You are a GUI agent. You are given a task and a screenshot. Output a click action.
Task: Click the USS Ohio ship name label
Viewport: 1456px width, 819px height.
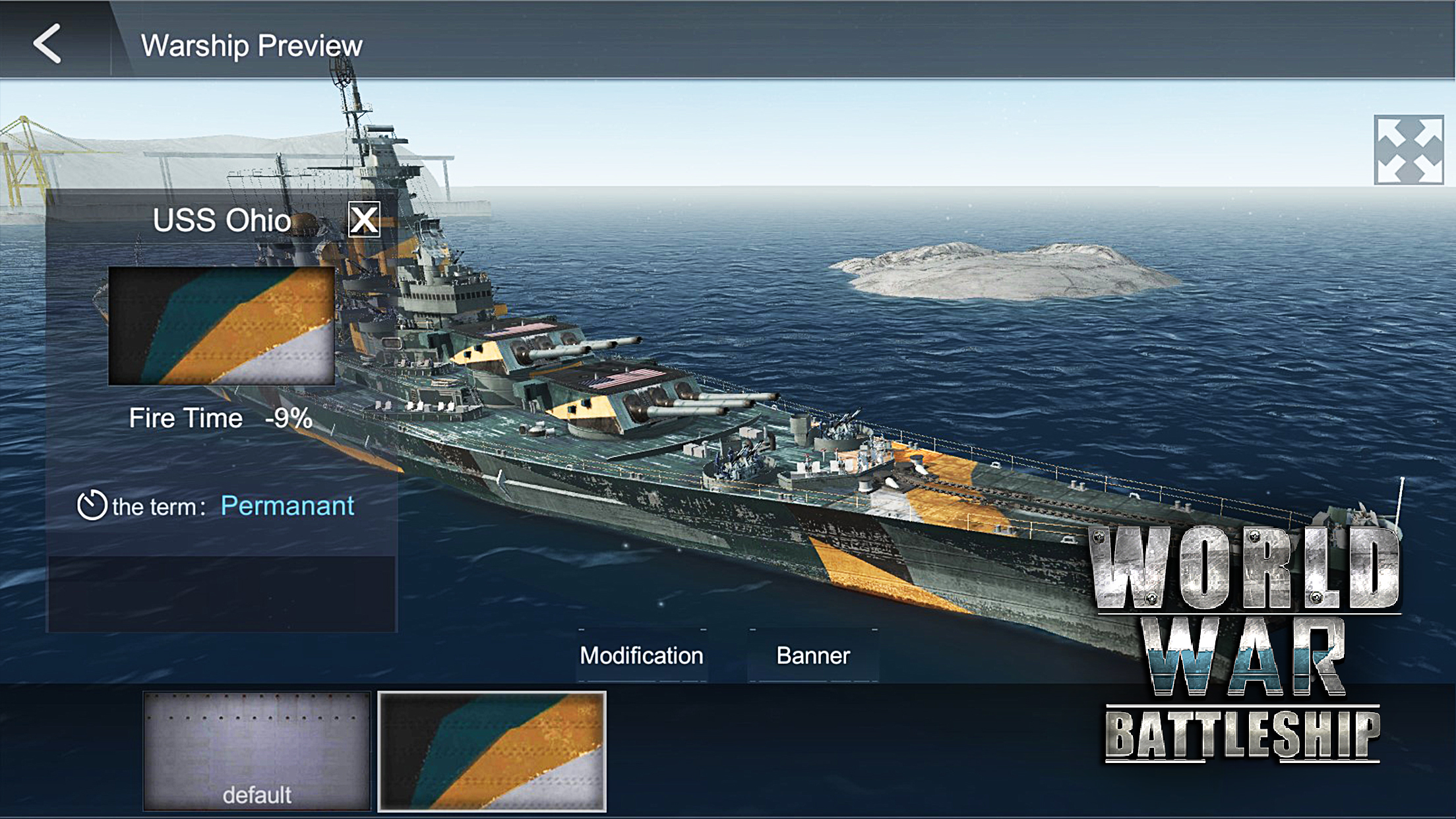click(222, 220)
